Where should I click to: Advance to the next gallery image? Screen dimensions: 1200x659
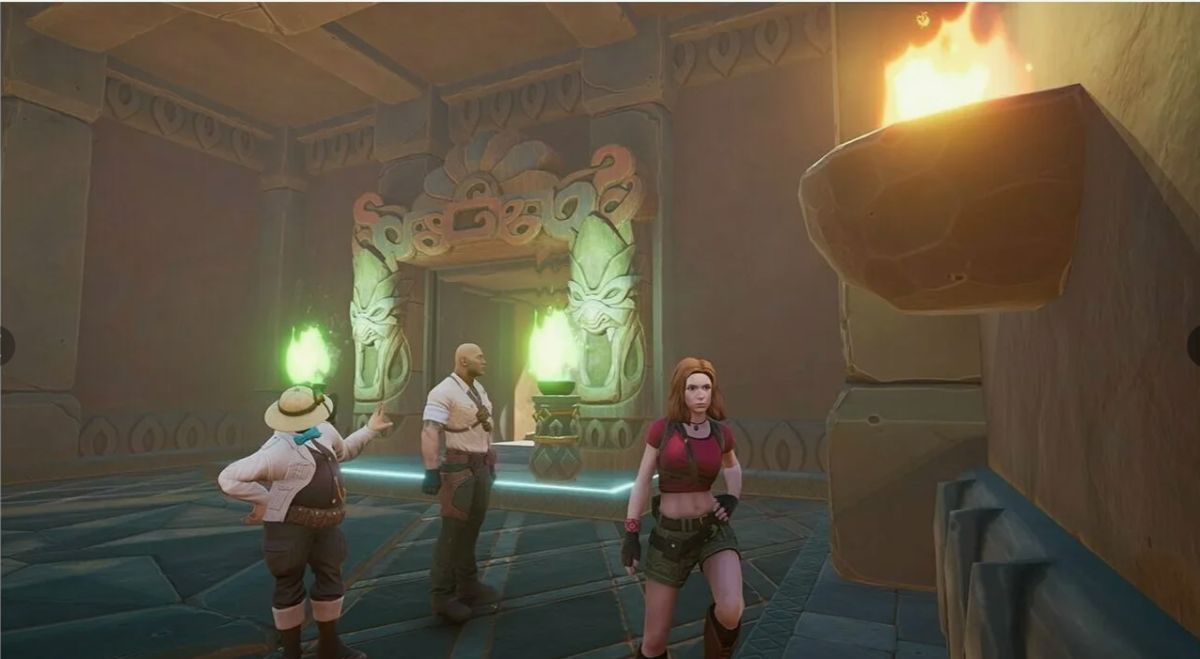[1194, 345]
